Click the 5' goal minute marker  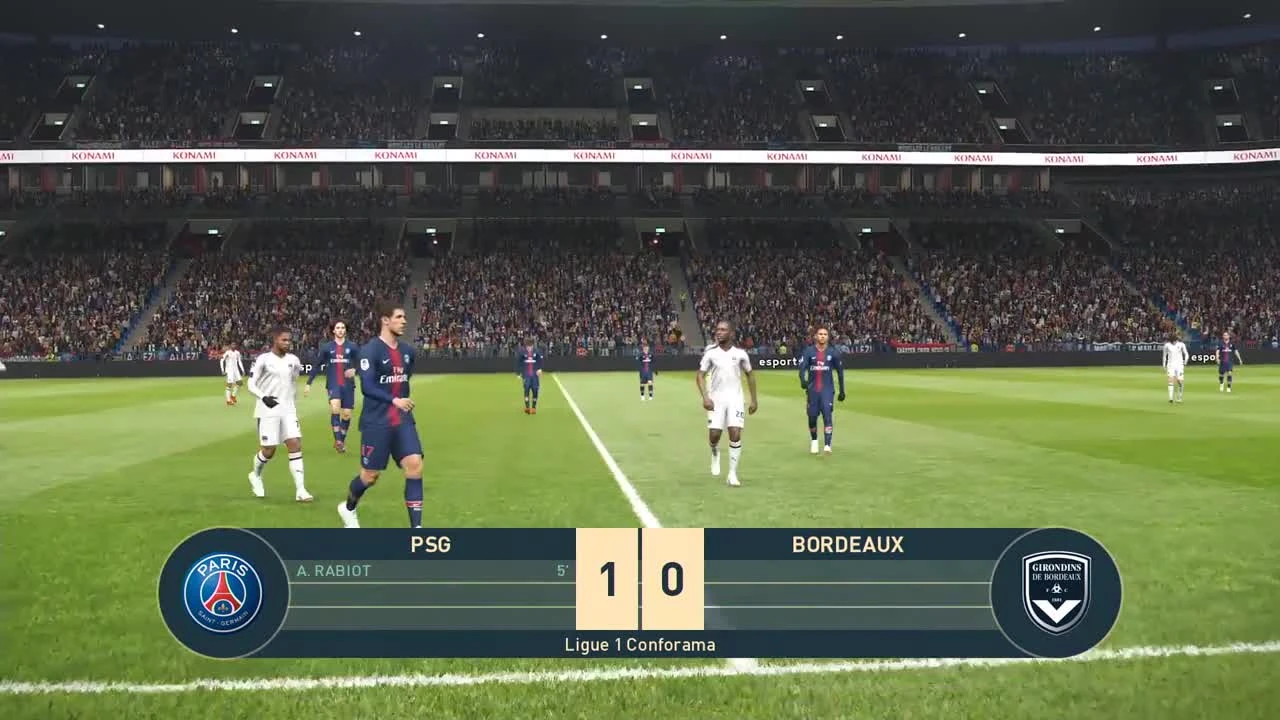click(561, 572)
